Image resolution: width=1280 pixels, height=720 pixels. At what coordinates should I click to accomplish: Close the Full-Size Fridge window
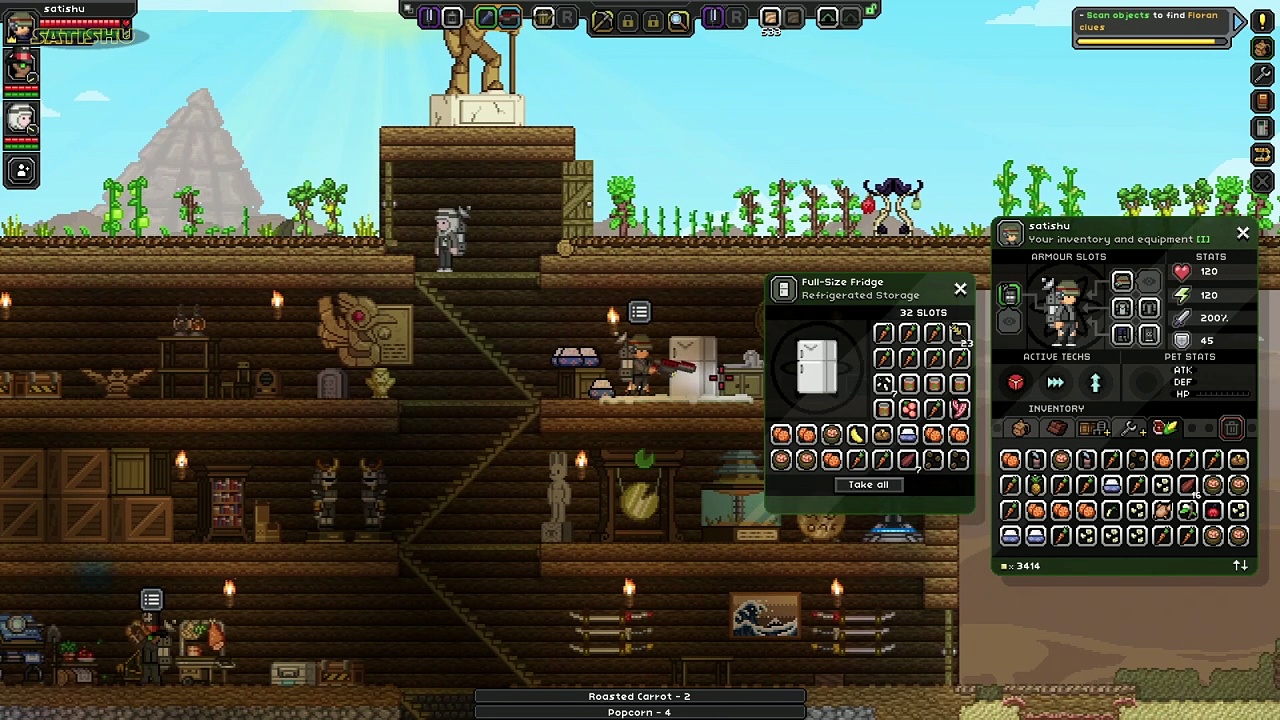[960, 289]
